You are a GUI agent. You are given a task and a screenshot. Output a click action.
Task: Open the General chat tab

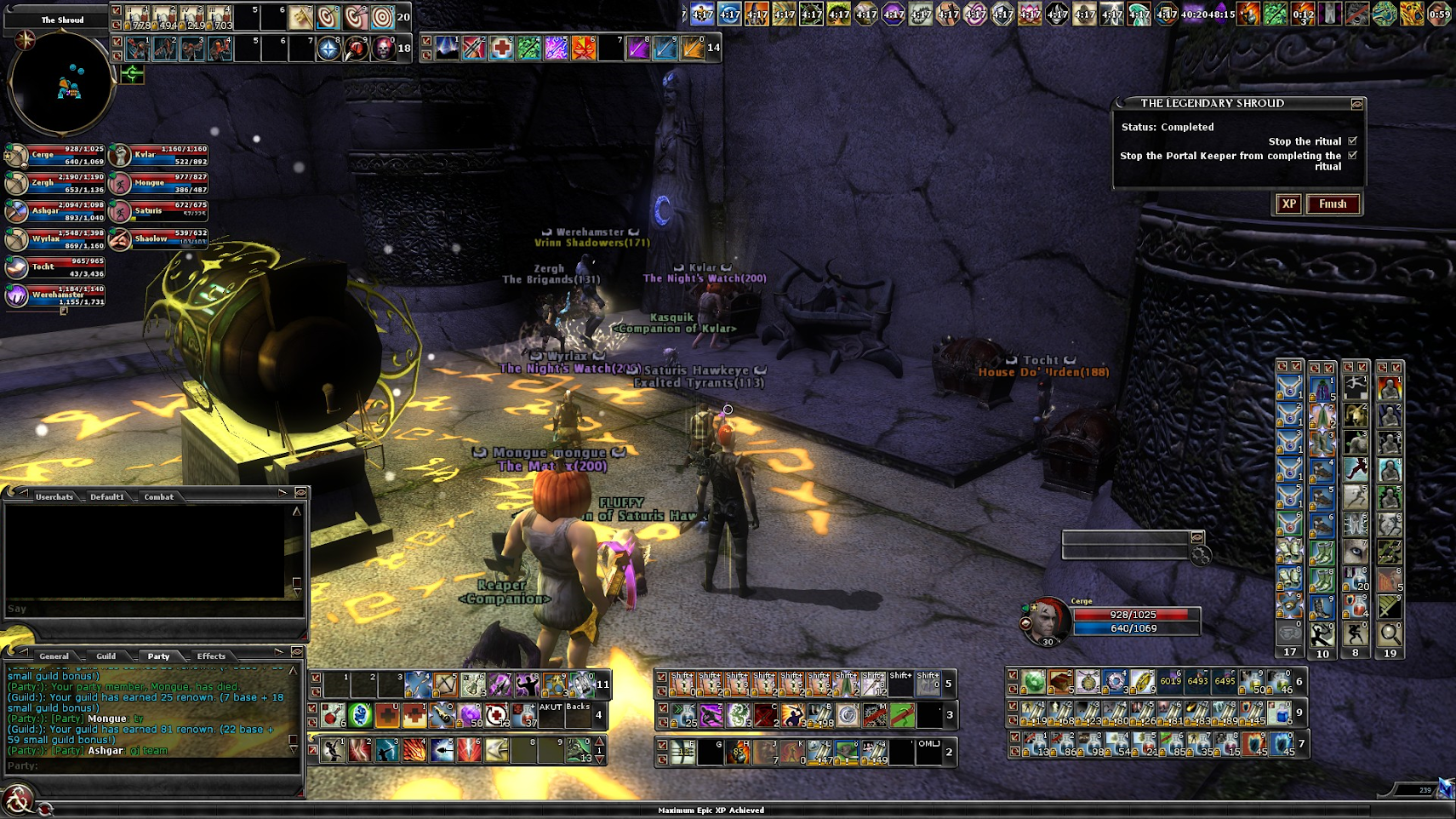(x=54, y=656)
